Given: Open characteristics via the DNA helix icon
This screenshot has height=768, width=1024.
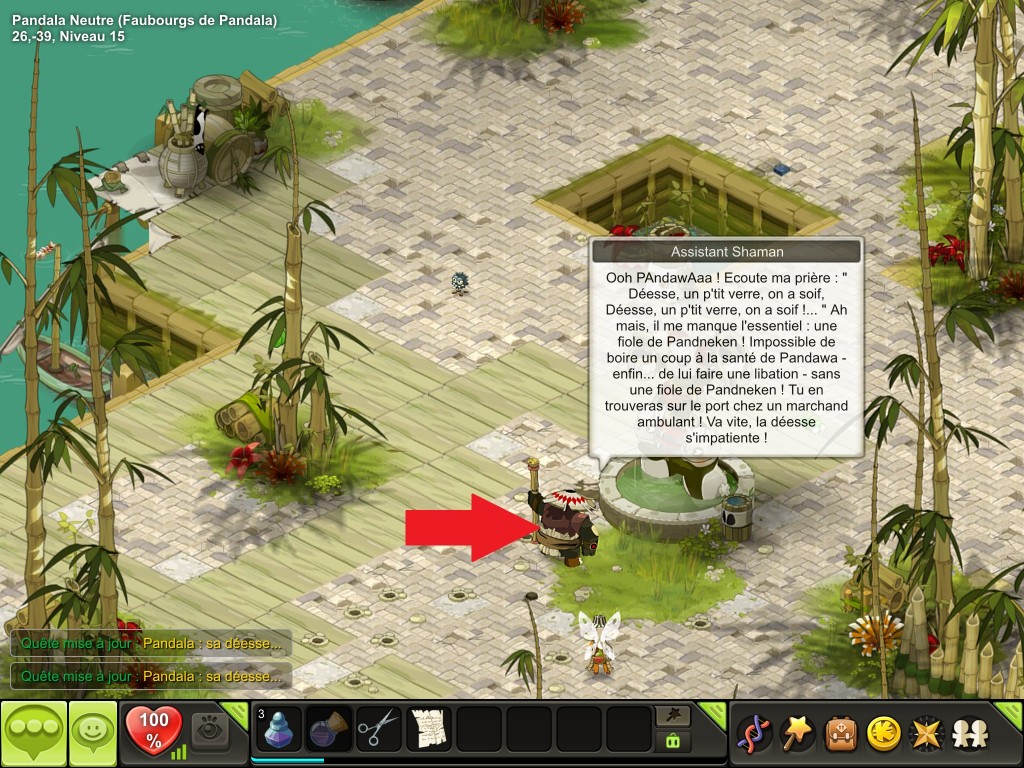Looking at the screenshot, I should [x=753, y=734].
